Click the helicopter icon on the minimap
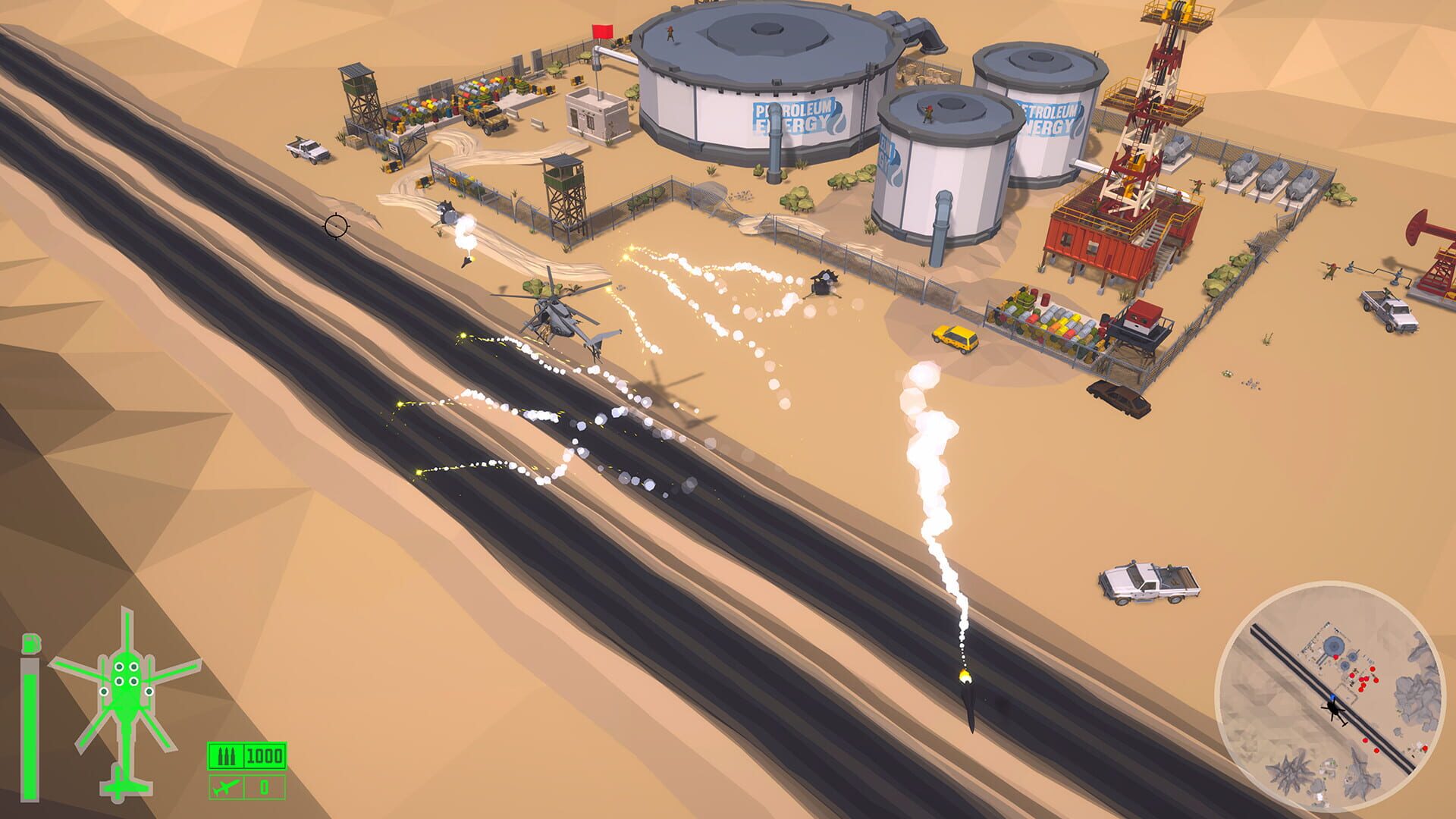1456x819 pixels. point(1332,711)
